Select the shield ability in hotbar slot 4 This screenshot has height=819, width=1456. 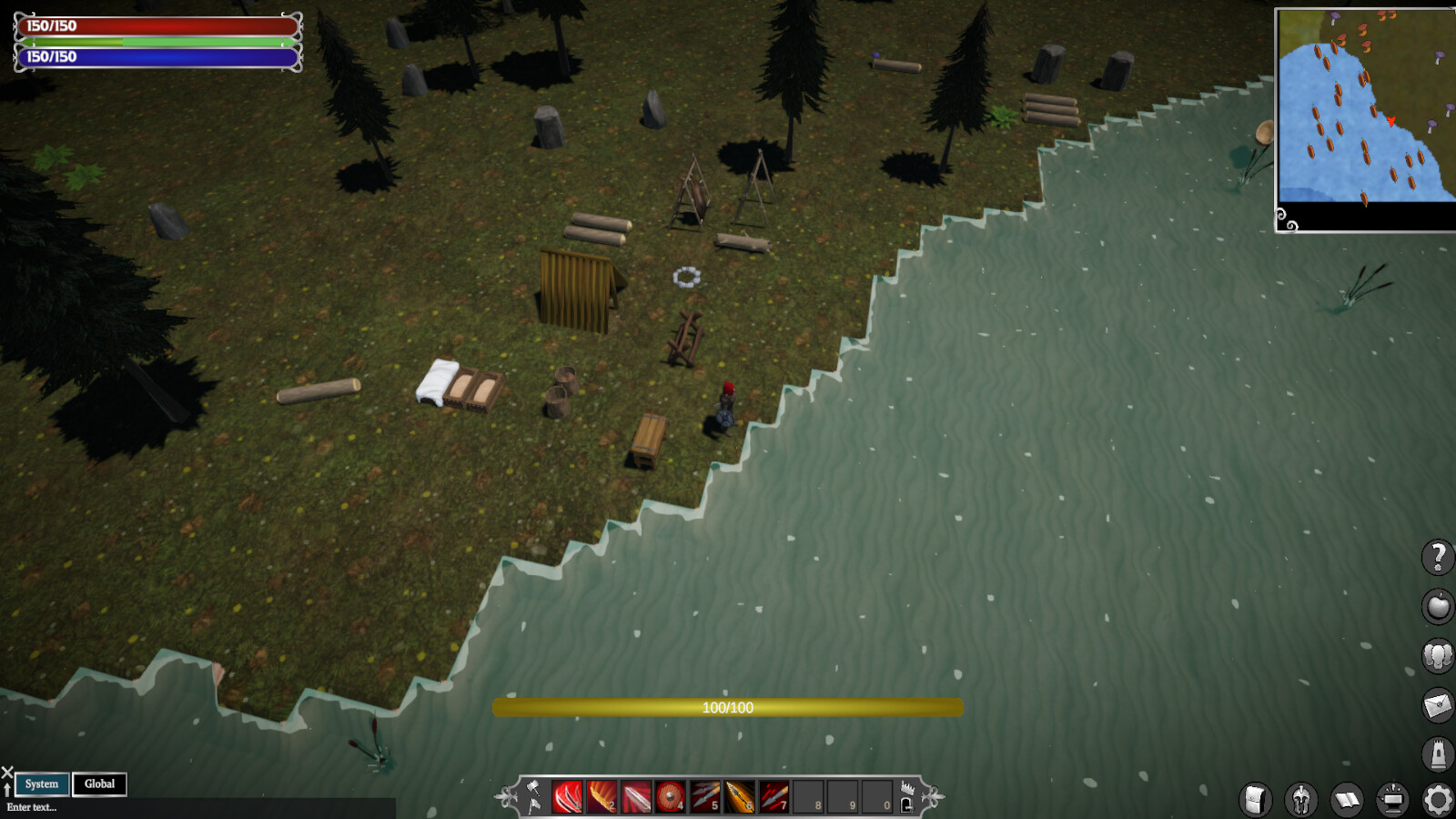[x=671, y=795]
